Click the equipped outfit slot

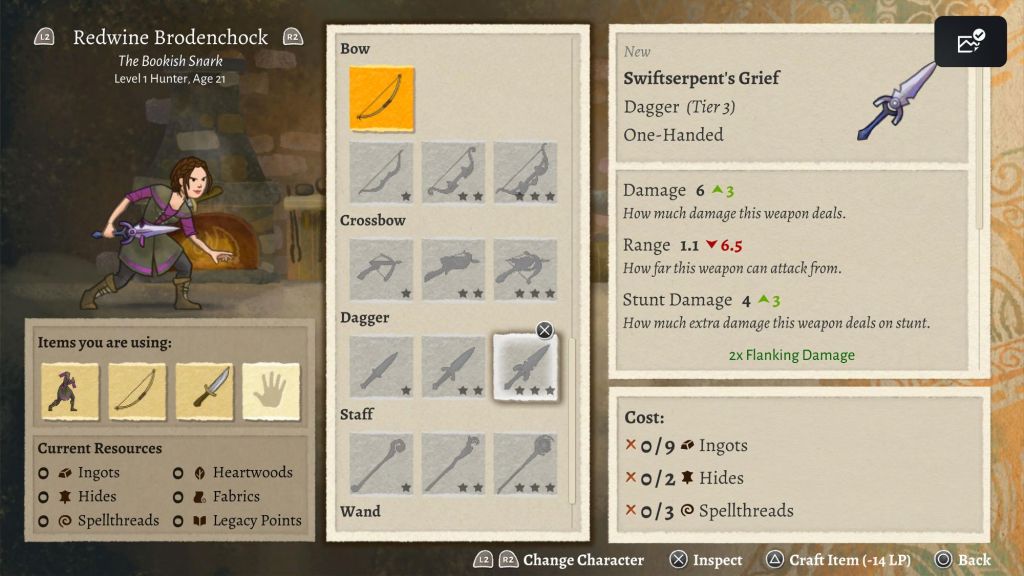[x=70, y=391]
